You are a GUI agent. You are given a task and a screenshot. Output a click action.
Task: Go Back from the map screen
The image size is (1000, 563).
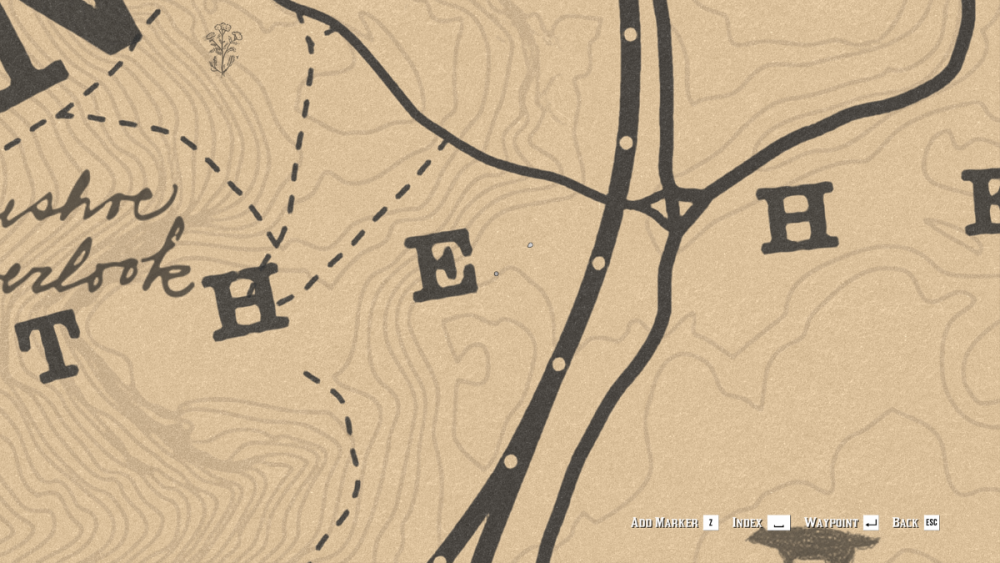tap(914, 523)
